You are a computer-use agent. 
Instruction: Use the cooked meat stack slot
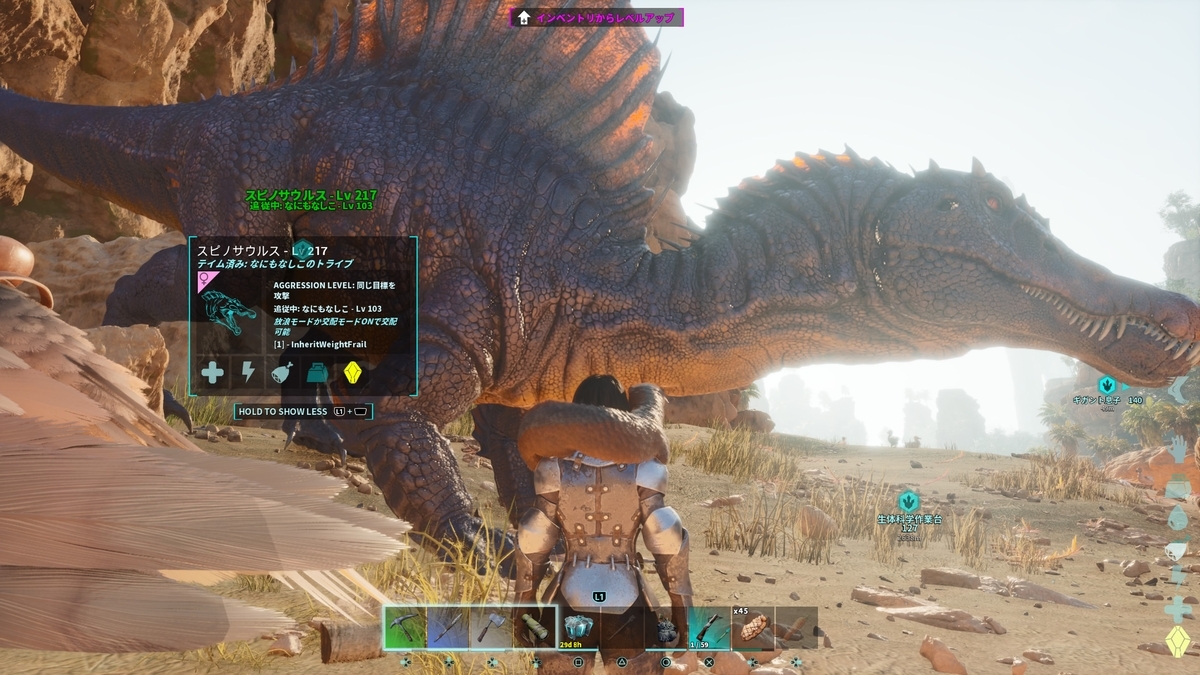click(x=752, y=627)
